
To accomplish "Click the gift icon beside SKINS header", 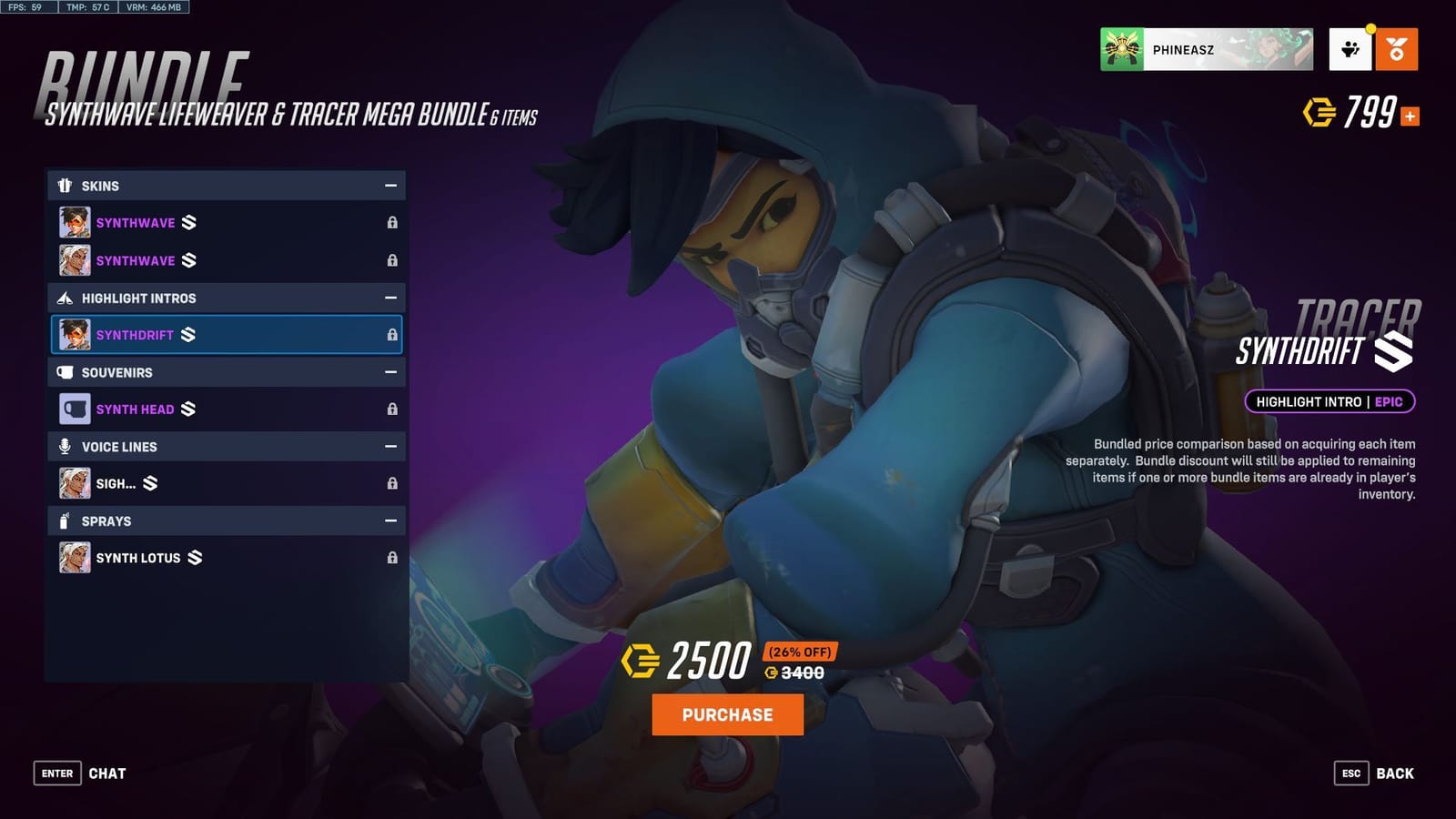I will pyautogui.click(x=64, y=186).
